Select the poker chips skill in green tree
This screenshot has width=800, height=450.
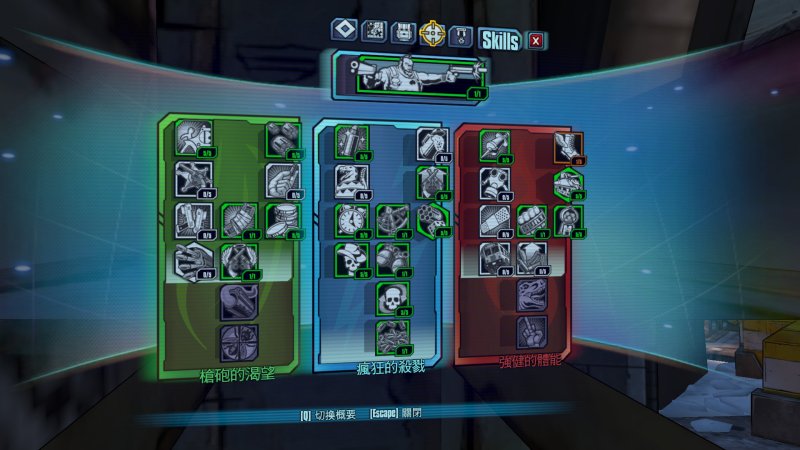(285, 216)
